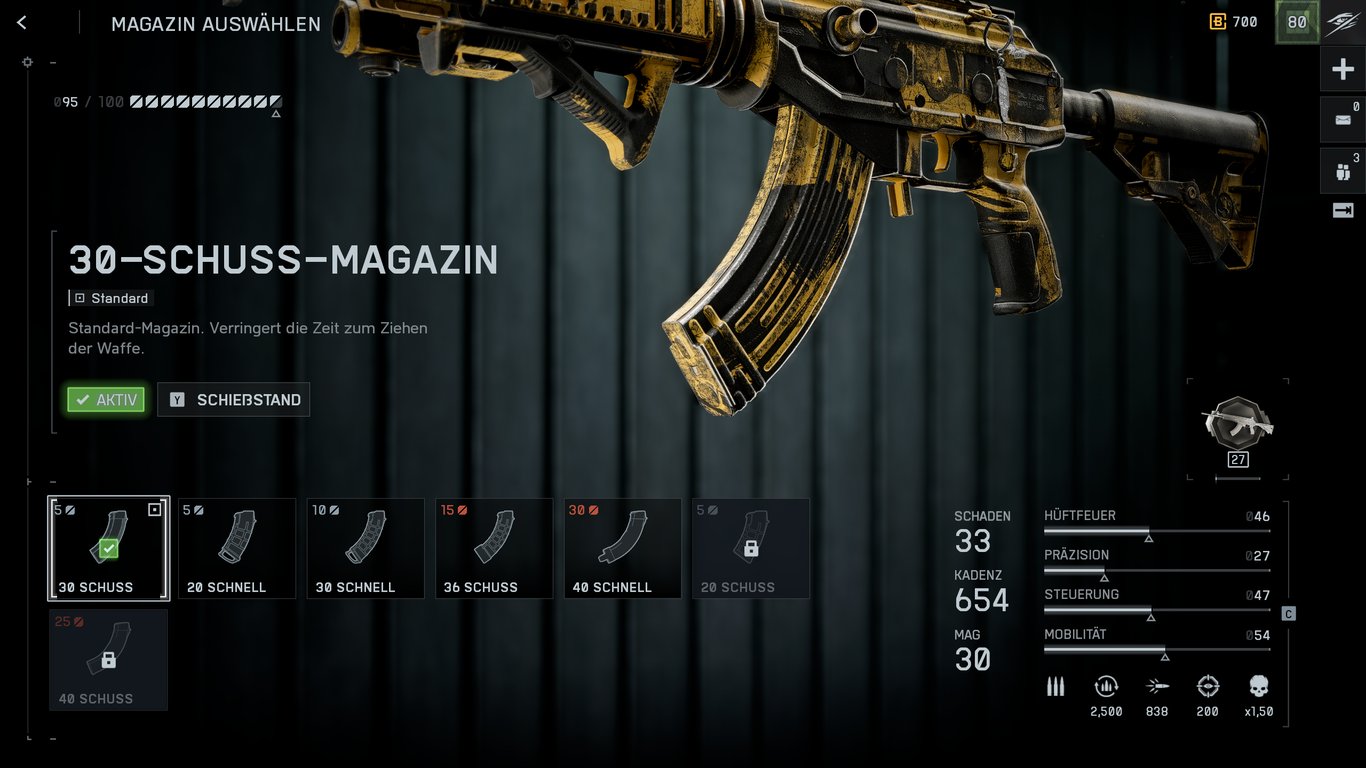Click the MAGAZIN AUSWÄHLEN header title
This screenshot has width=1366, height=768.
pyautogui.click(x=214, y=23)
